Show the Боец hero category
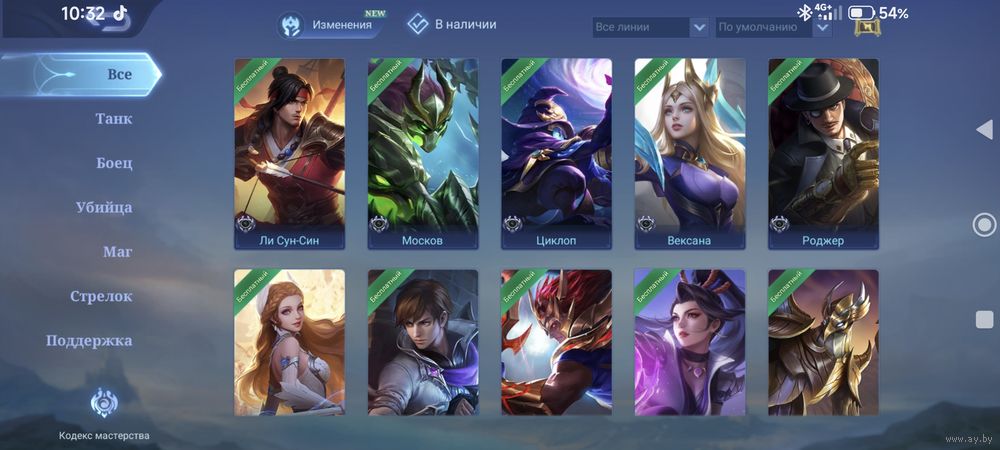Screen dimensions: 1000x450 tap(114, 163)
